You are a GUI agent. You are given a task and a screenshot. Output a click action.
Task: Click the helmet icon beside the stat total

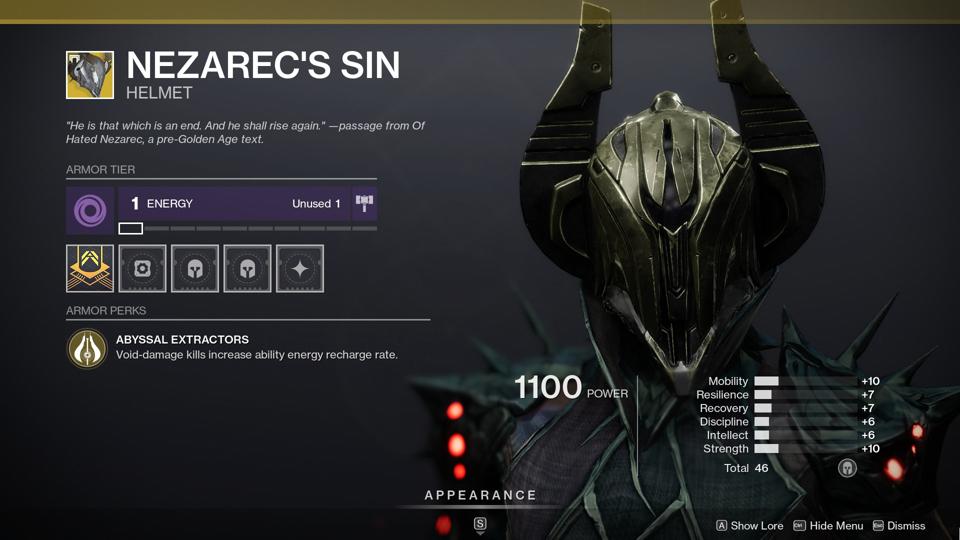pyautogui.click(x=847, y=468)
